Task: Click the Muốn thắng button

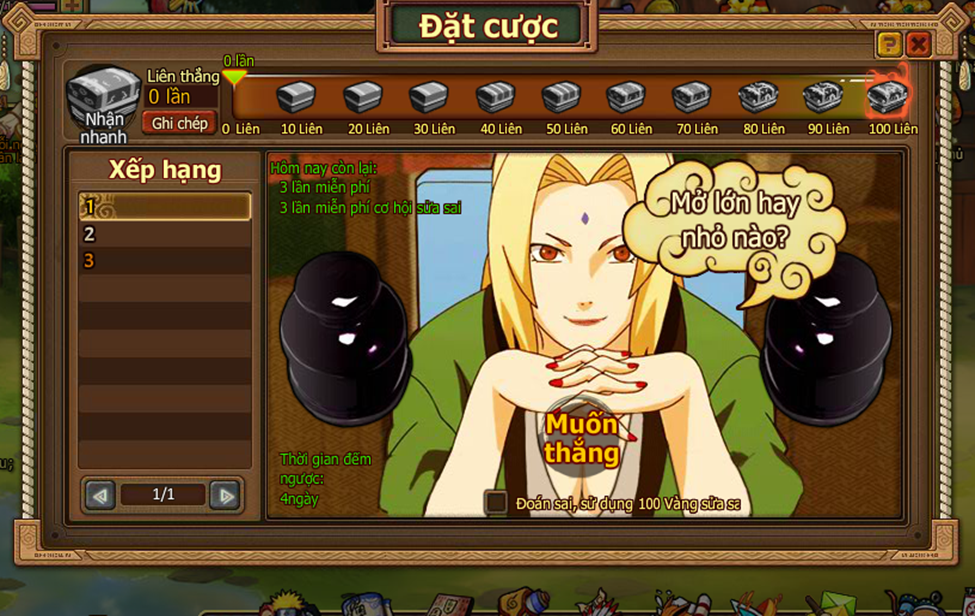Action: pos(582,438)
